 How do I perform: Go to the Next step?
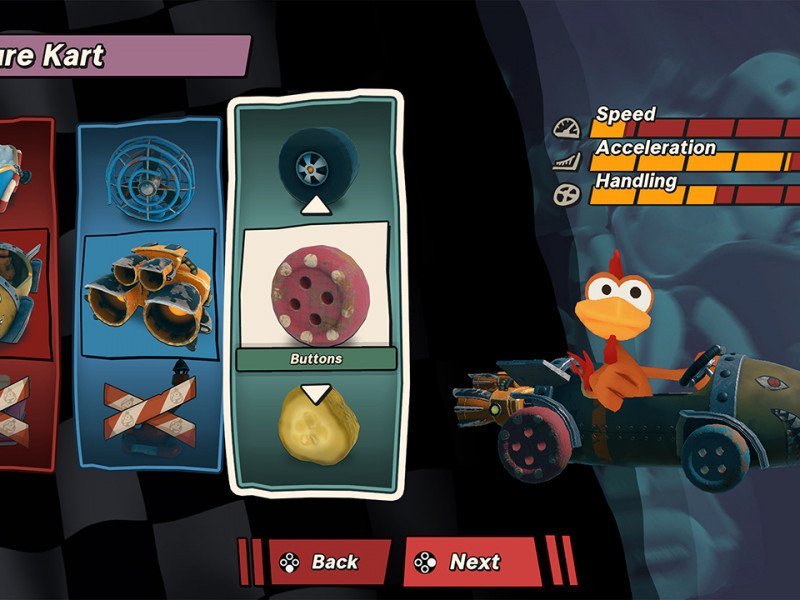coord(472,562)
